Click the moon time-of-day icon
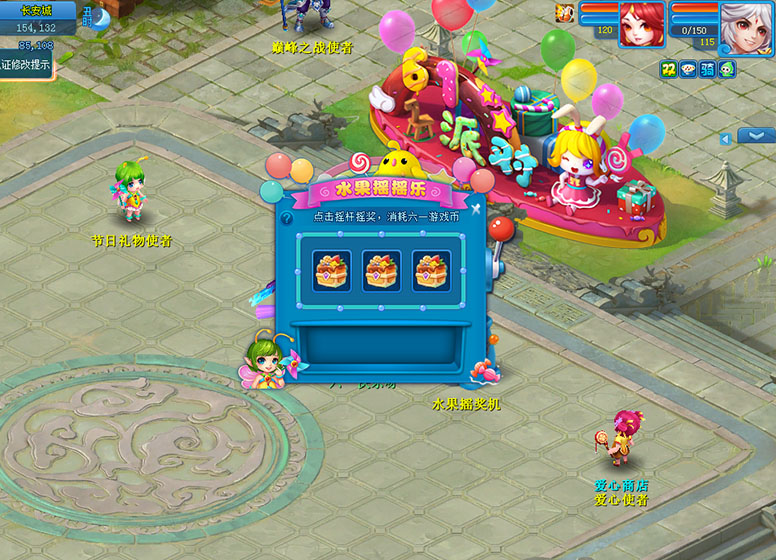 pos(101,17)
